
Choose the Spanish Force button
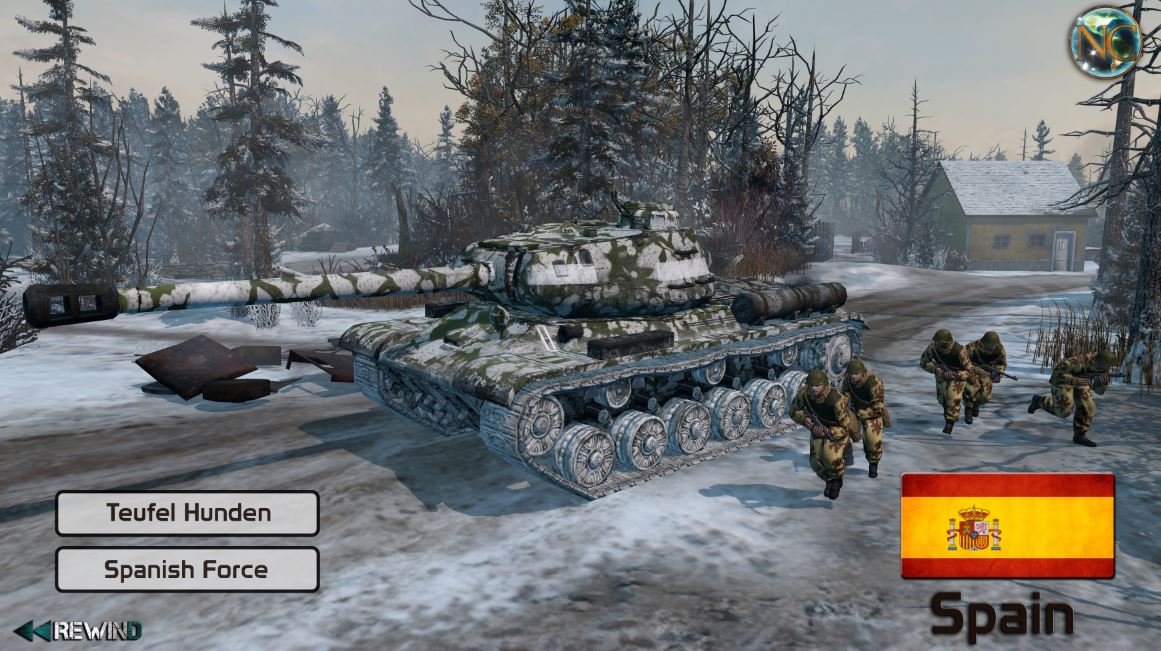[187, 570]
